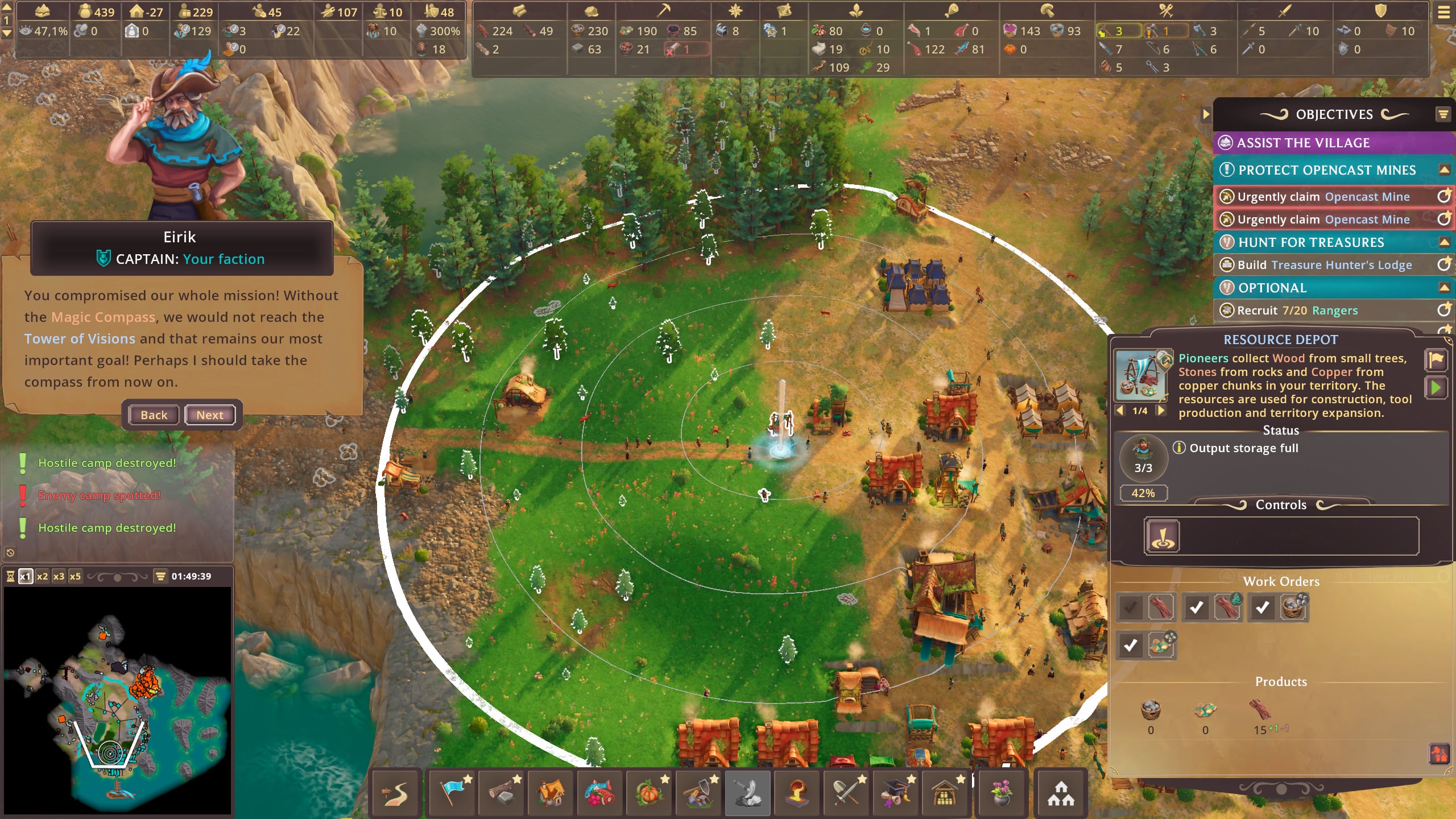Collapse the Protect Opencast Mines objective
This screenshot has height=819, width=1456.
point(1443,169)
